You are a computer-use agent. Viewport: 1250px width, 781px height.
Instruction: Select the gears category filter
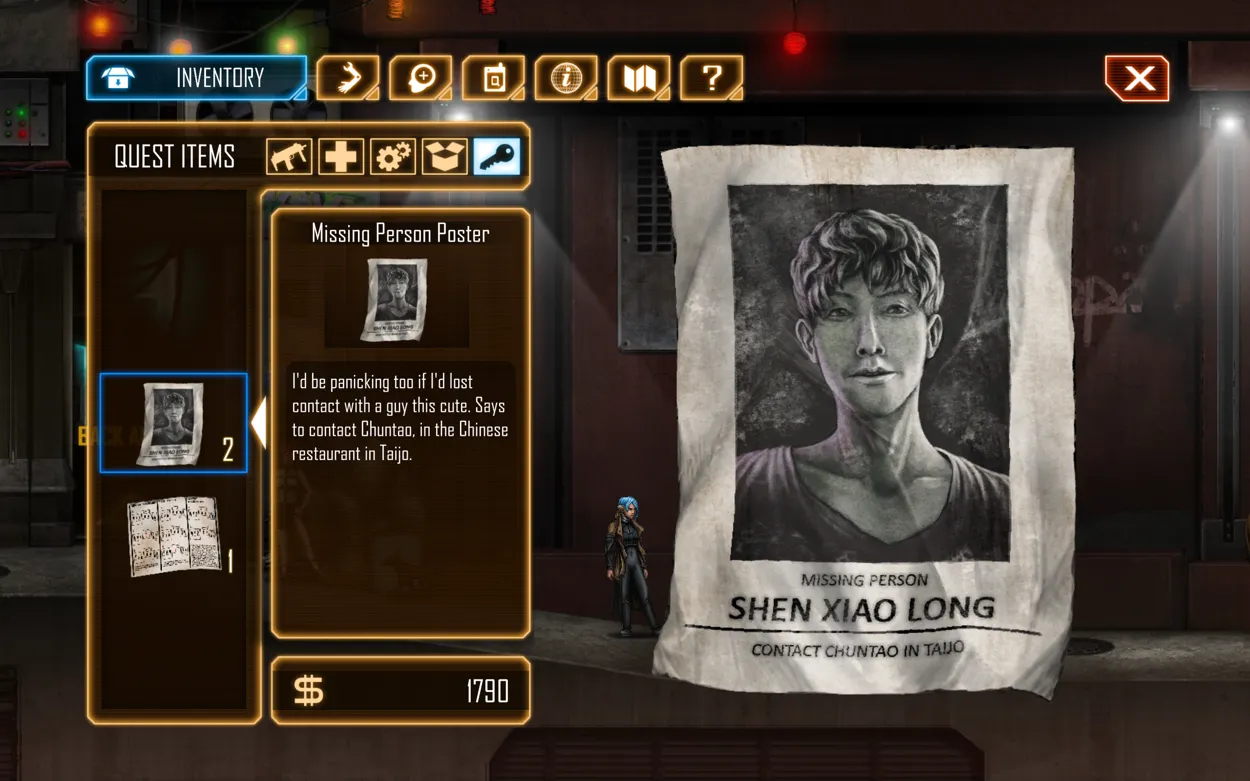pyautogui.click(x=393, y=157)
